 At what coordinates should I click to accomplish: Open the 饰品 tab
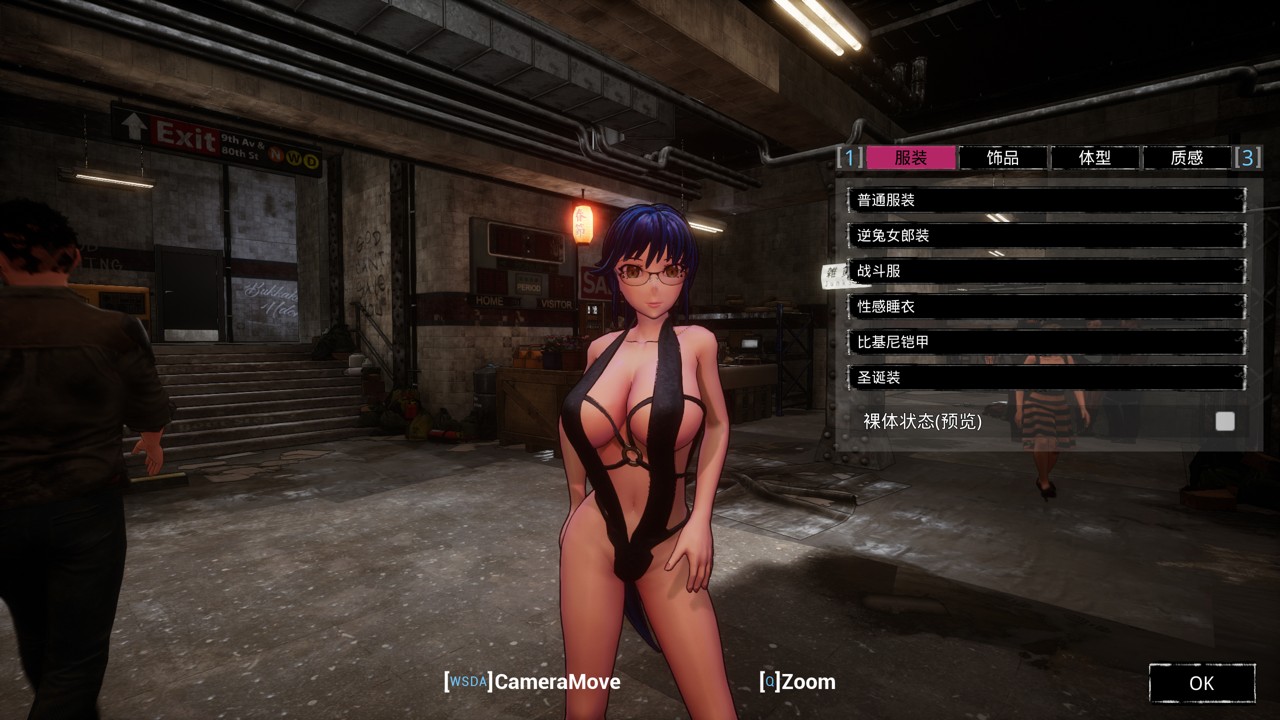(x=1002, y=157)
